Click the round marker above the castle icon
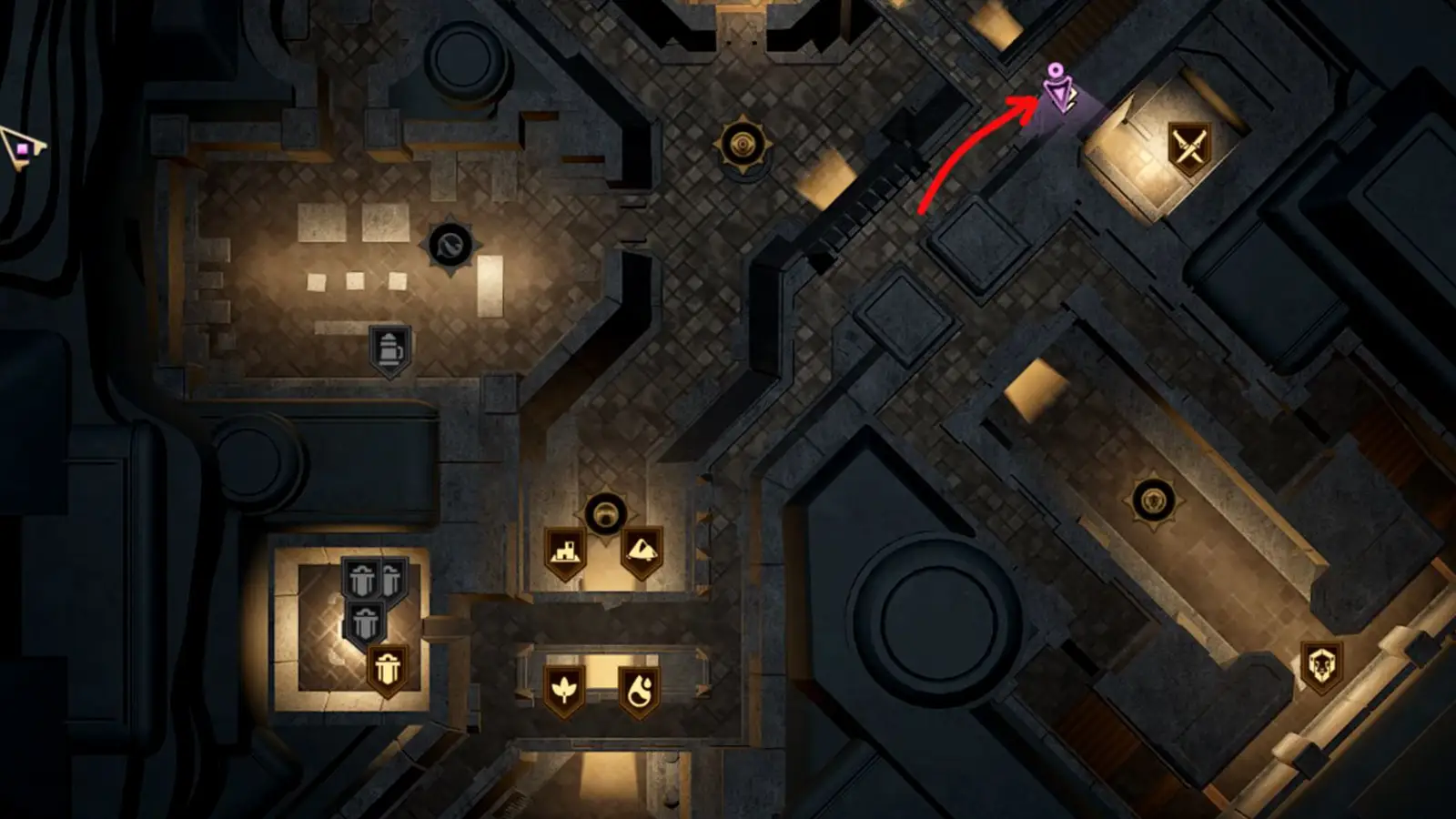Image resolution: width=1456 pixels, height=819 pixels. pos(604,515)
